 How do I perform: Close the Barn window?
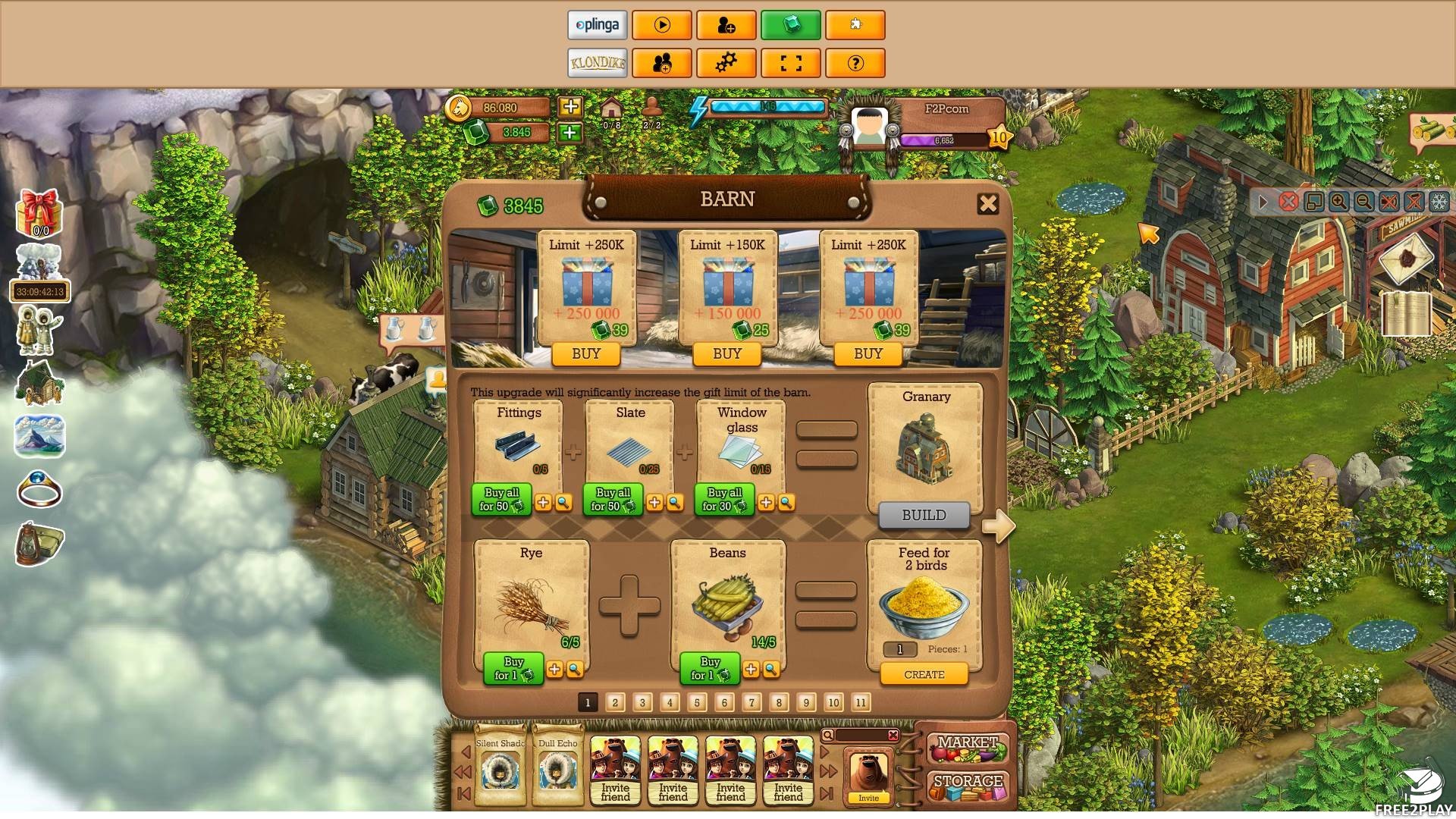(x=987, y=203)
